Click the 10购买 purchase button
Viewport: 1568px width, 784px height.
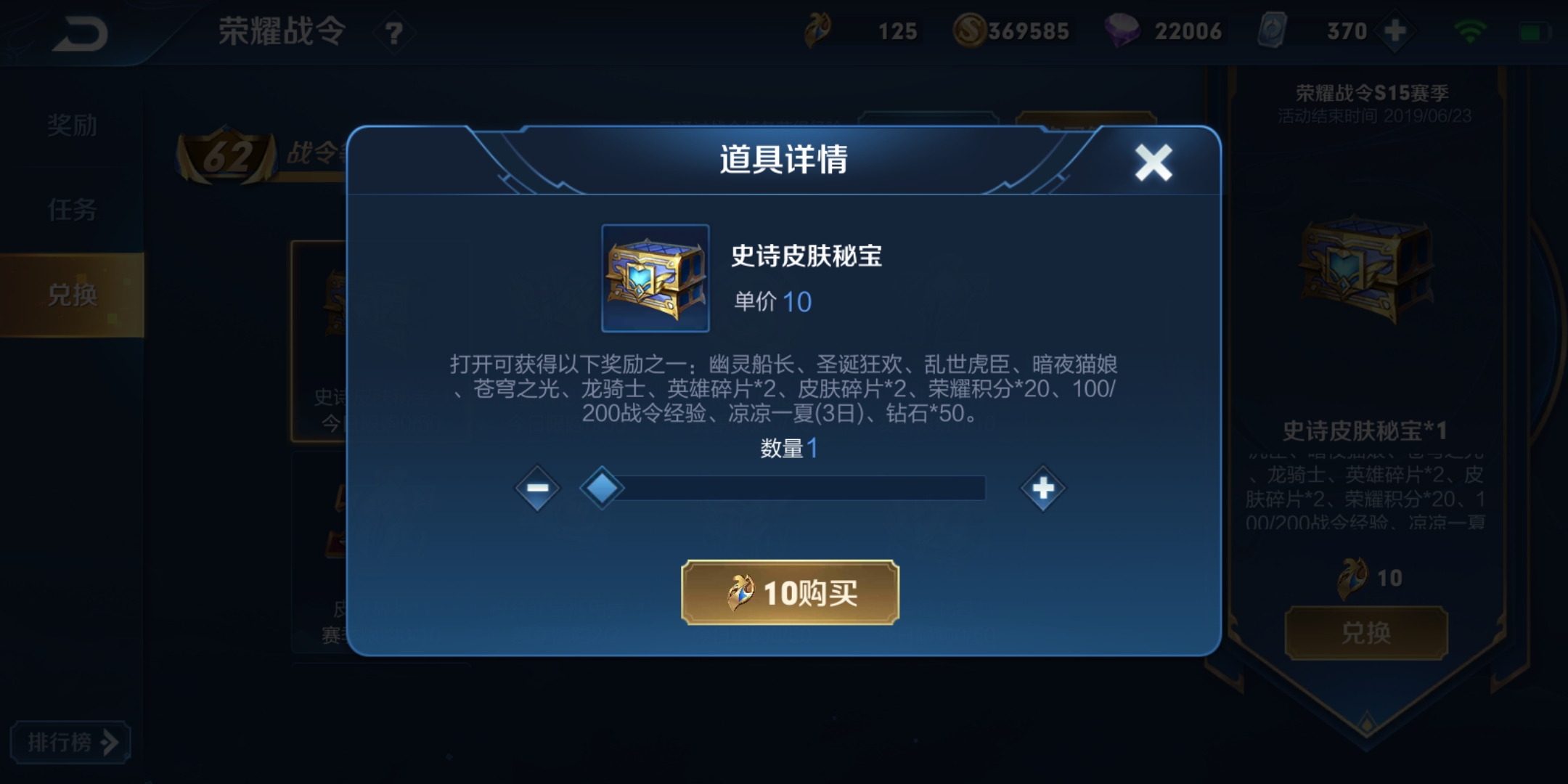click(x=791, y=594)
